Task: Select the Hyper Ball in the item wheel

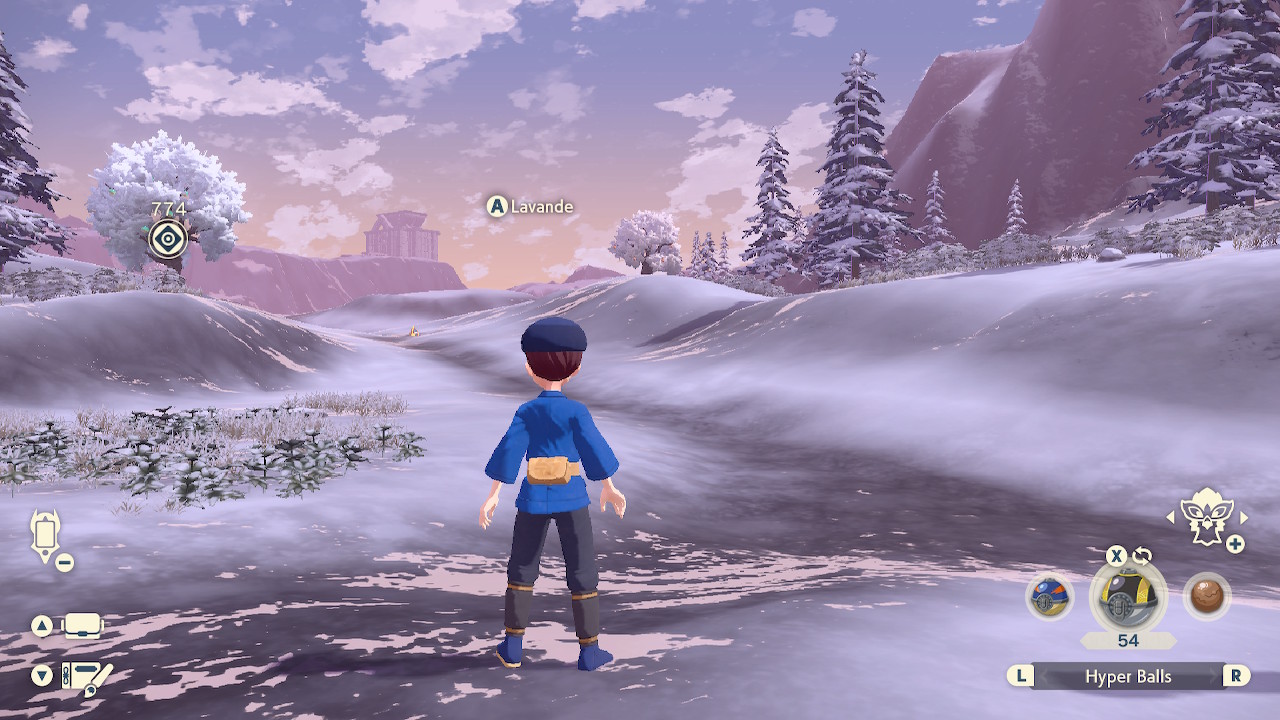Action: (1128, 597)
